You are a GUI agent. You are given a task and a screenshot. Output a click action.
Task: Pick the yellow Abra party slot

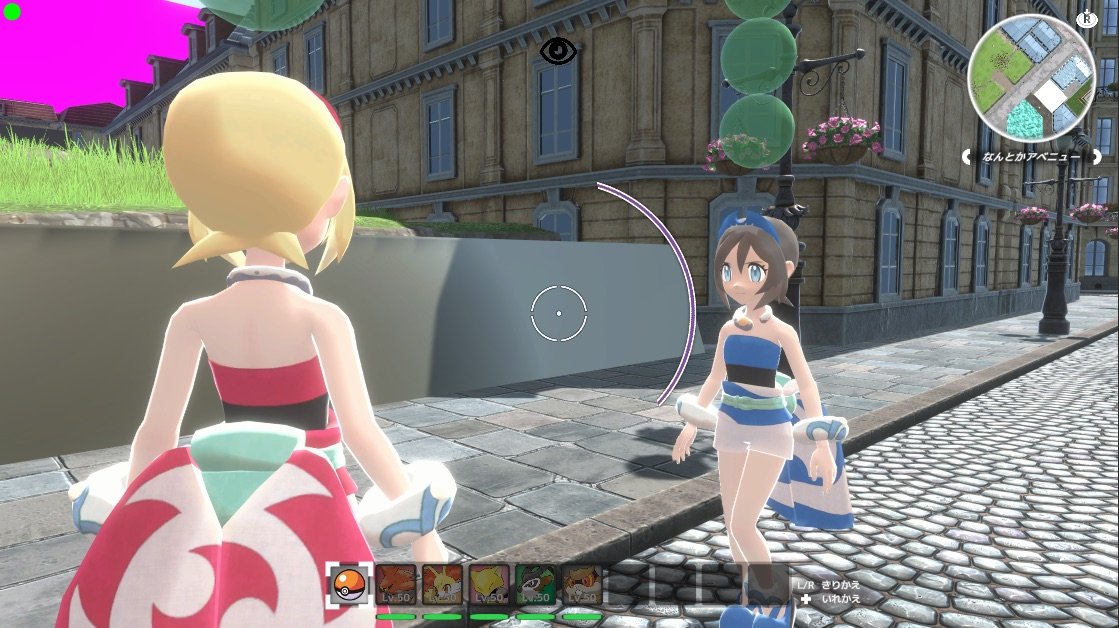pyautogui.click(x=489, y=585)
